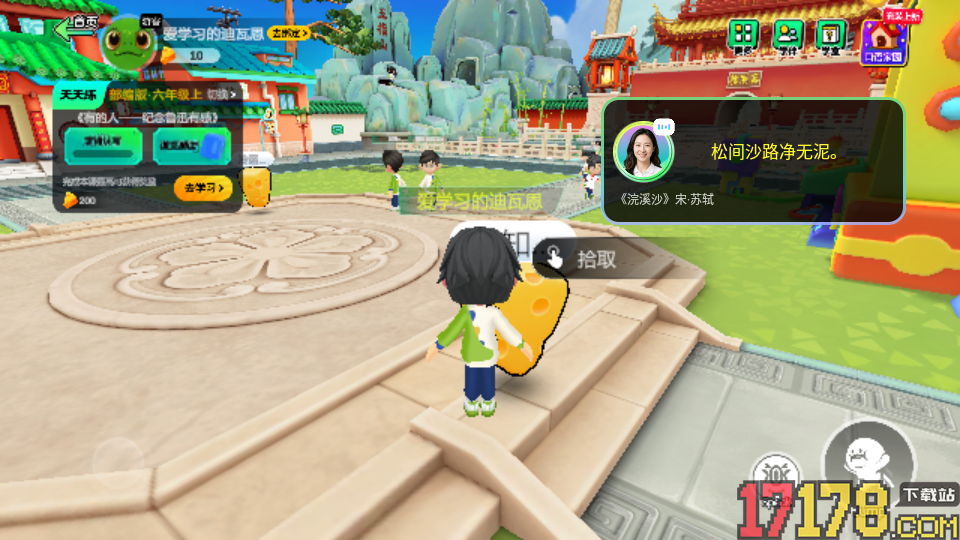Screen dimensions: 960x540
Task: Open the lesson card with blue cube
Action: point(192,145)
